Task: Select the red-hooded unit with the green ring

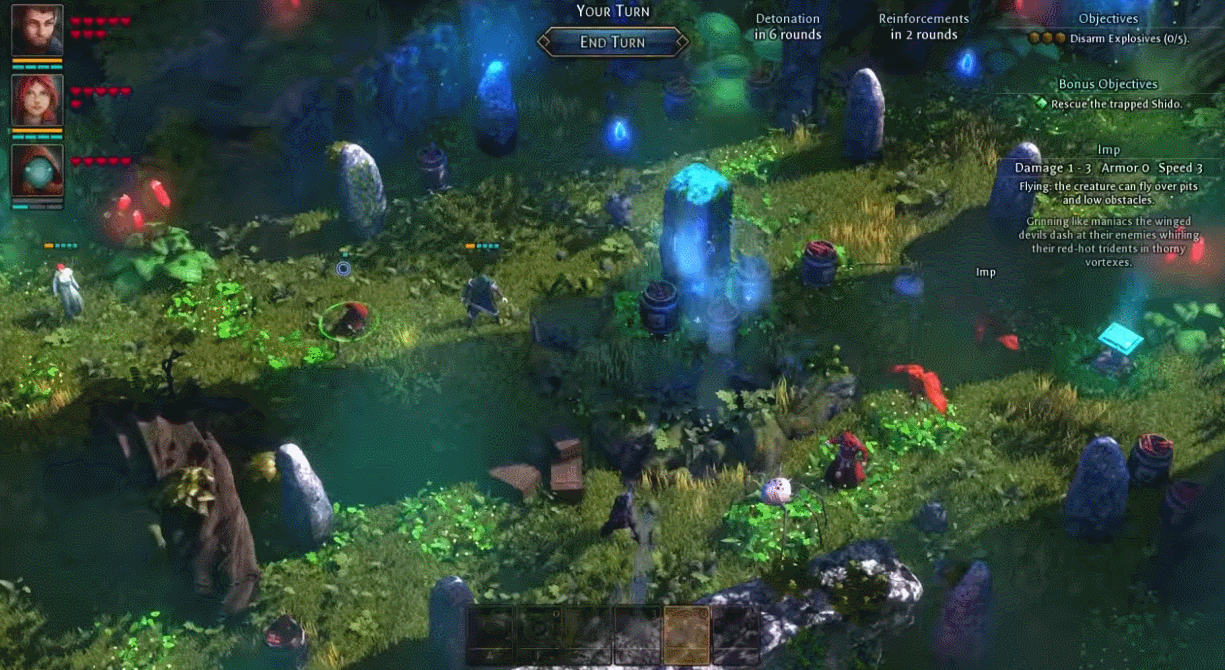Action: (x=348, y=320)
